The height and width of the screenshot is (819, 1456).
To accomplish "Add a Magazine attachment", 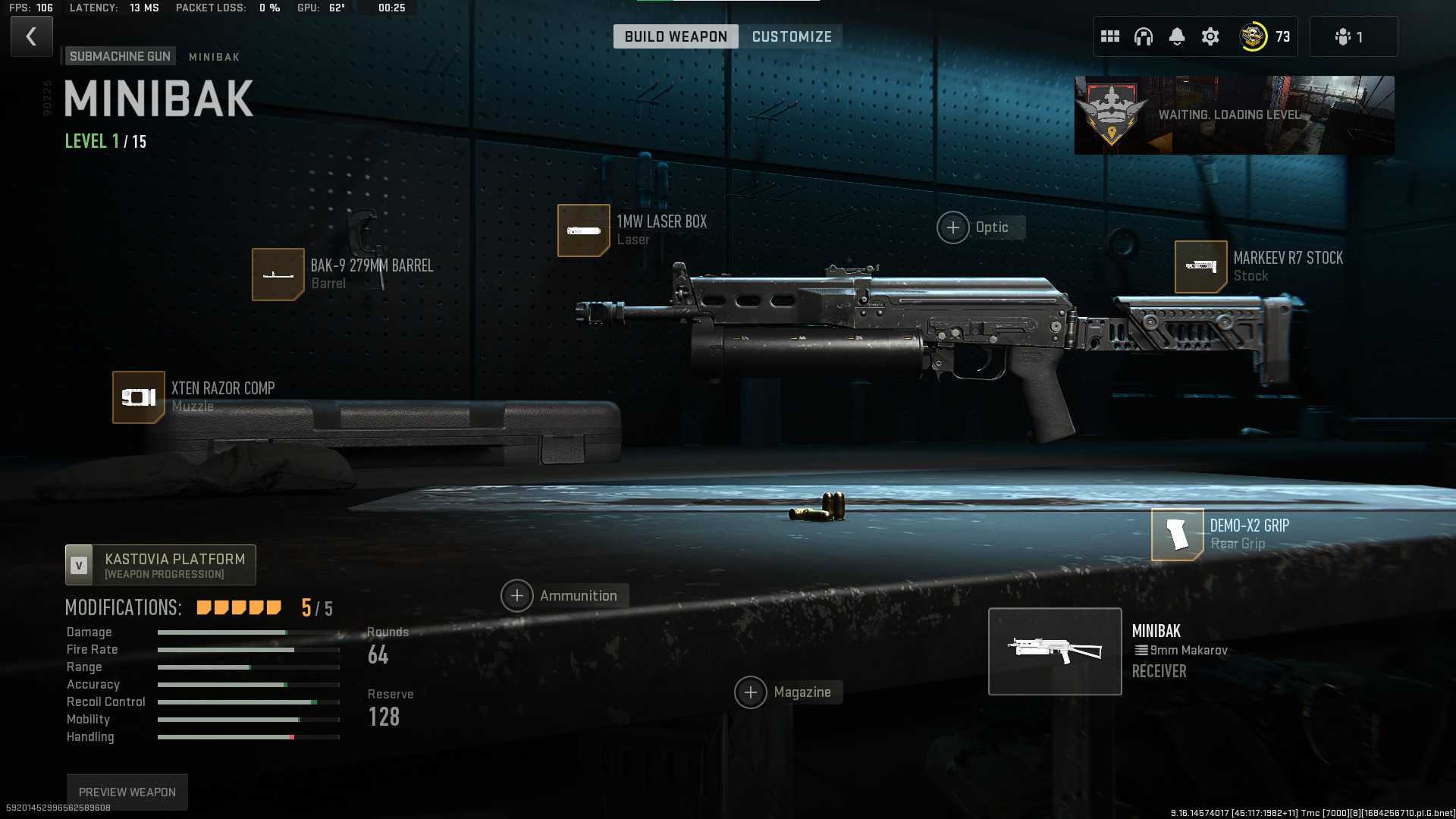I will coord(751,692).
